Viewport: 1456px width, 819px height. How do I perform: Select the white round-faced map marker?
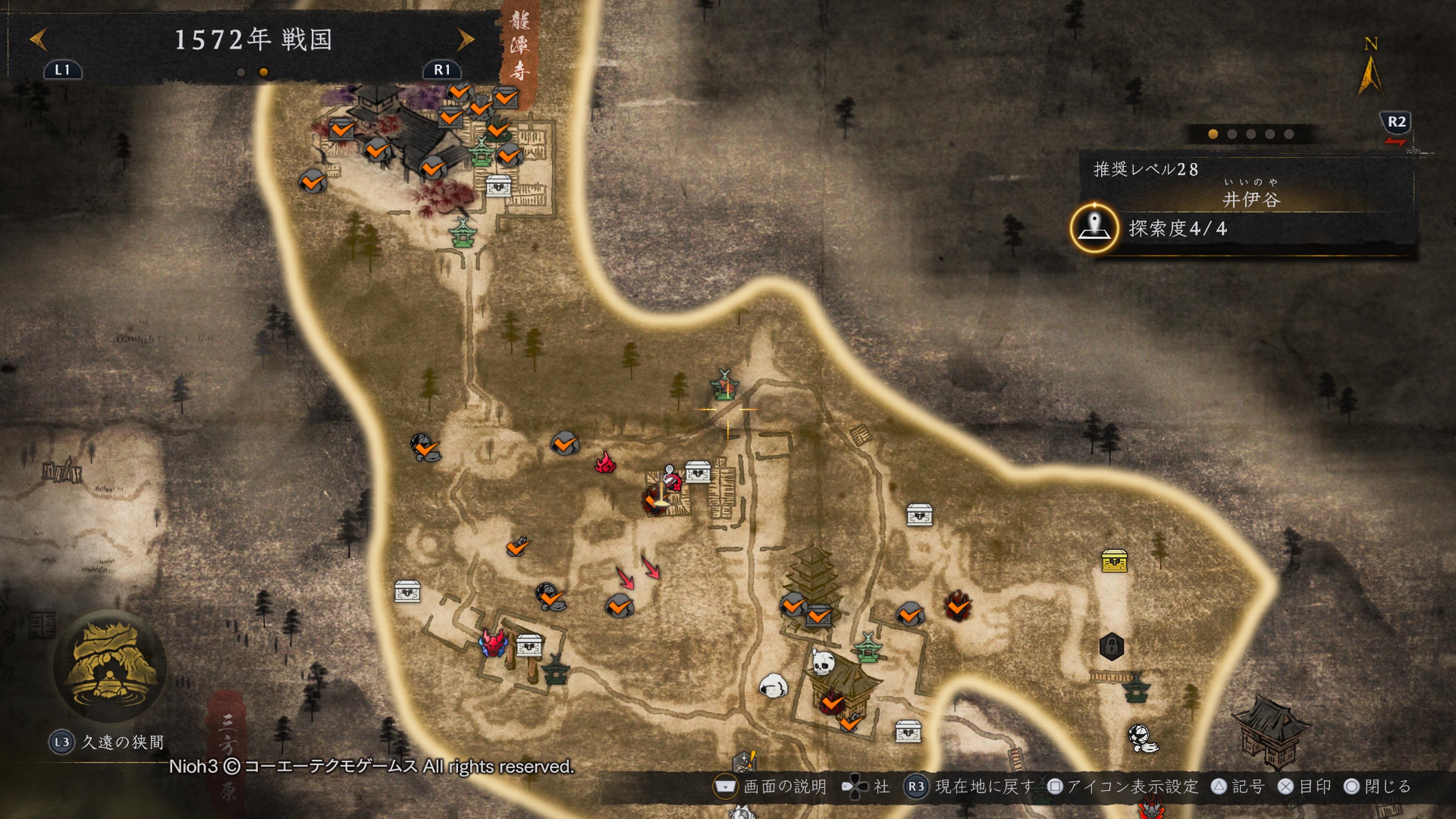click(773, 686)
